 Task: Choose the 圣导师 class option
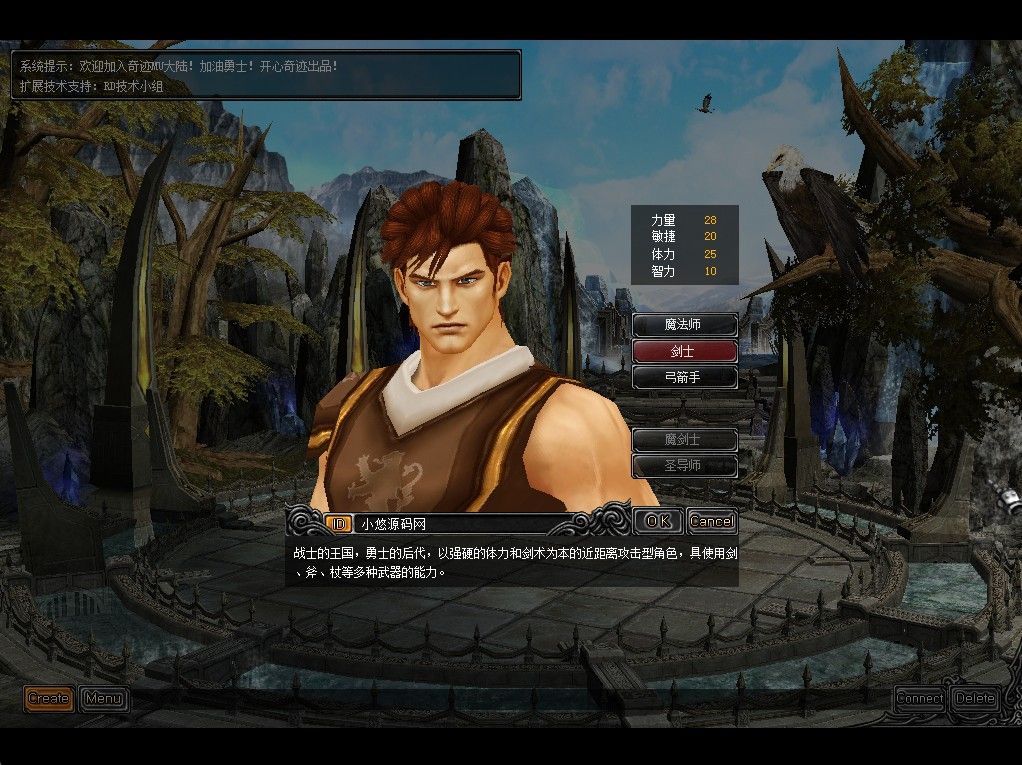click(x=685, y=466)
